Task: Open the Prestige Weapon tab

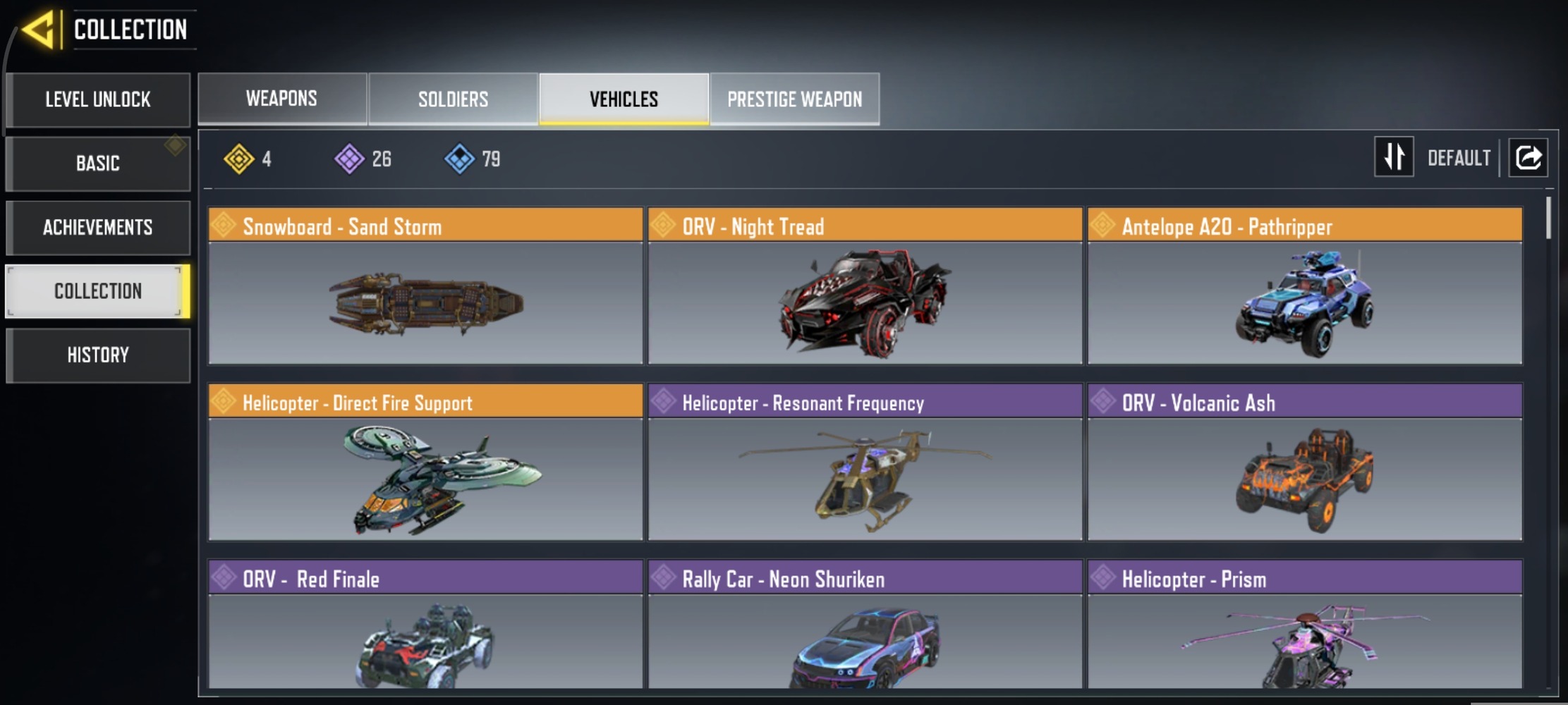Action: [794, 99]
